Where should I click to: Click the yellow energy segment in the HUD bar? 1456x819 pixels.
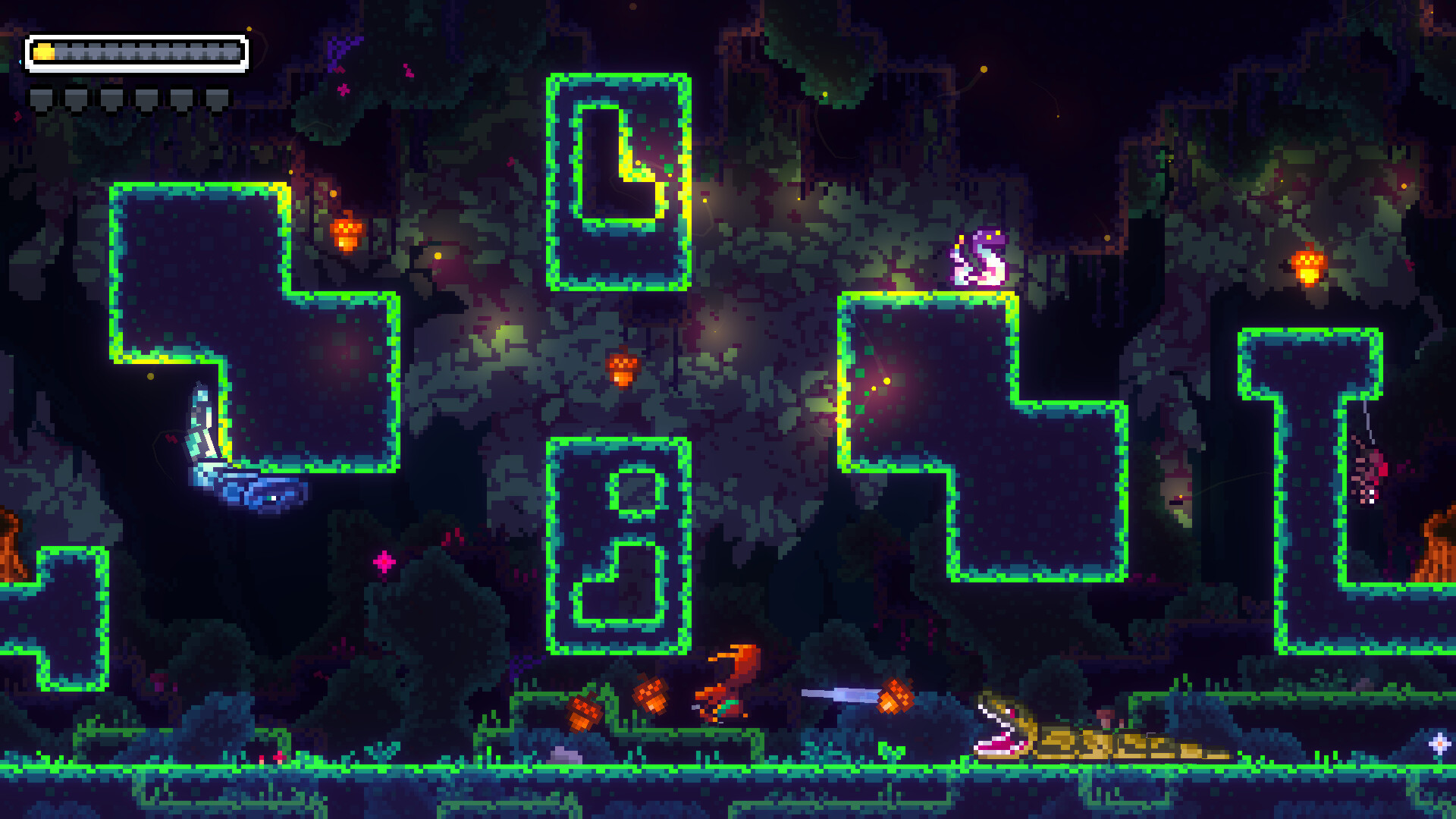point(44,53)
